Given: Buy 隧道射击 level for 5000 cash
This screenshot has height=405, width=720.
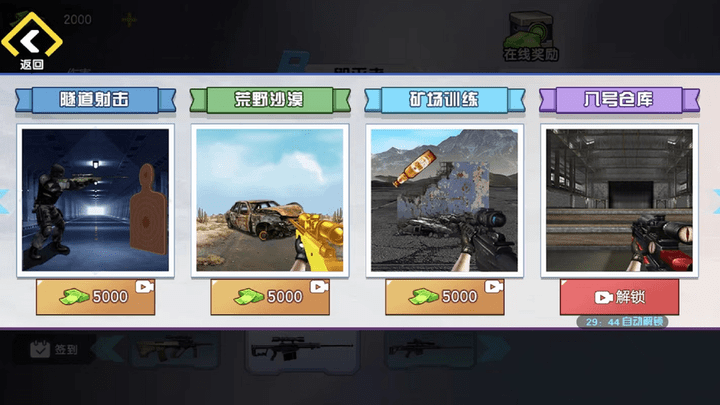Looking at the screenshot, I should pos(96,297).
